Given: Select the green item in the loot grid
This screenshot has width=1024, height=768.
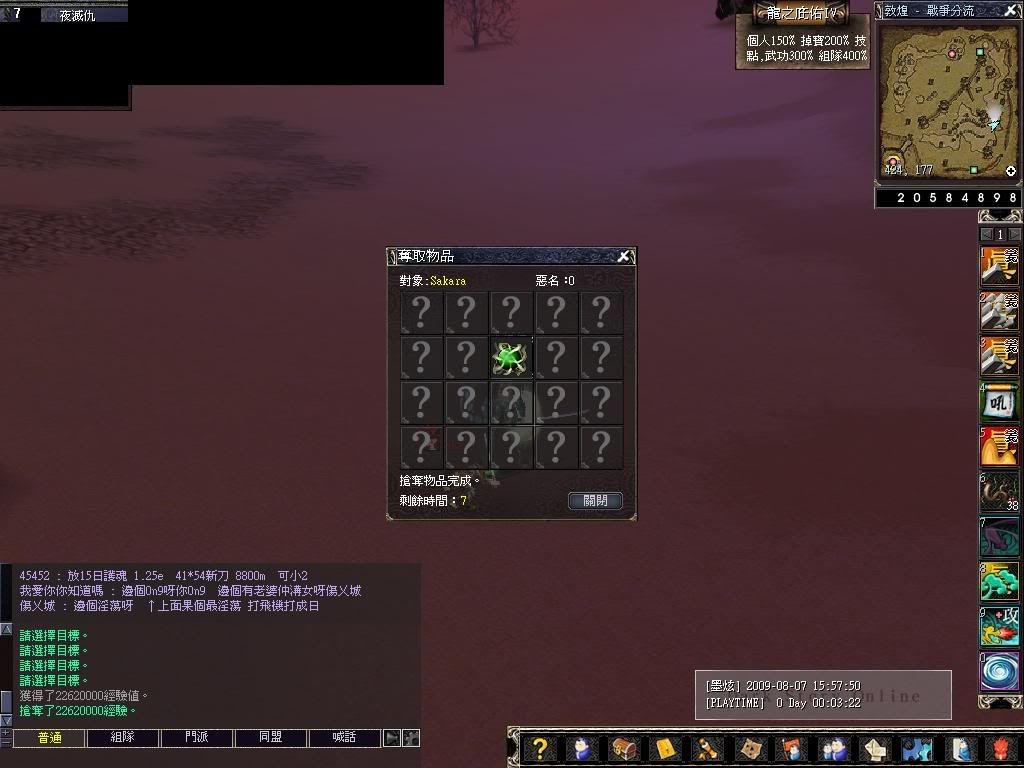Looking at the screenshot, I should (x=510, y=357).
